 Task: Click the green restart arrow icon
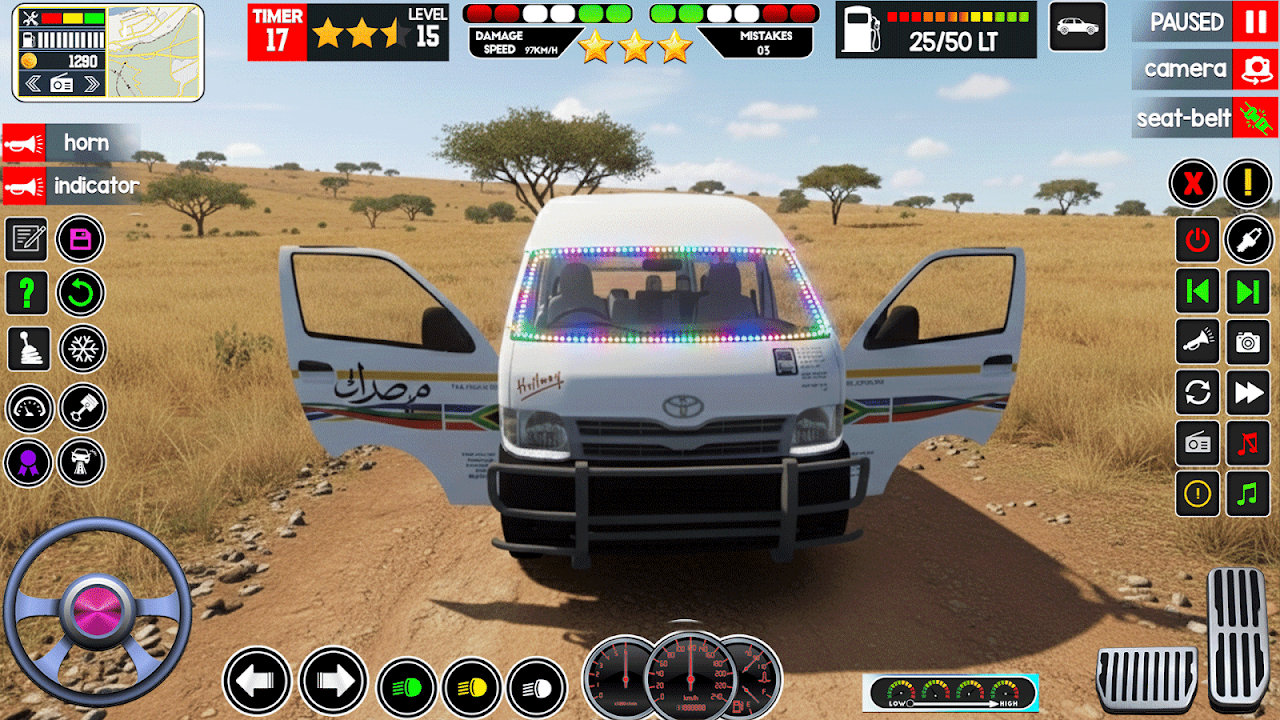click(x=80, y=293)
